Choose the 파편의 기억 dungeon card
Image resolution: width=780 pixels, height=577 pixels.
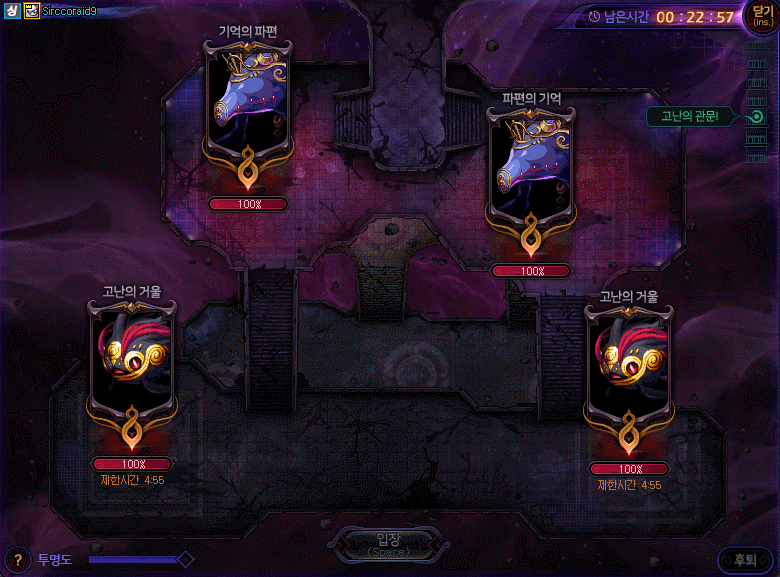tap(530, 167)
